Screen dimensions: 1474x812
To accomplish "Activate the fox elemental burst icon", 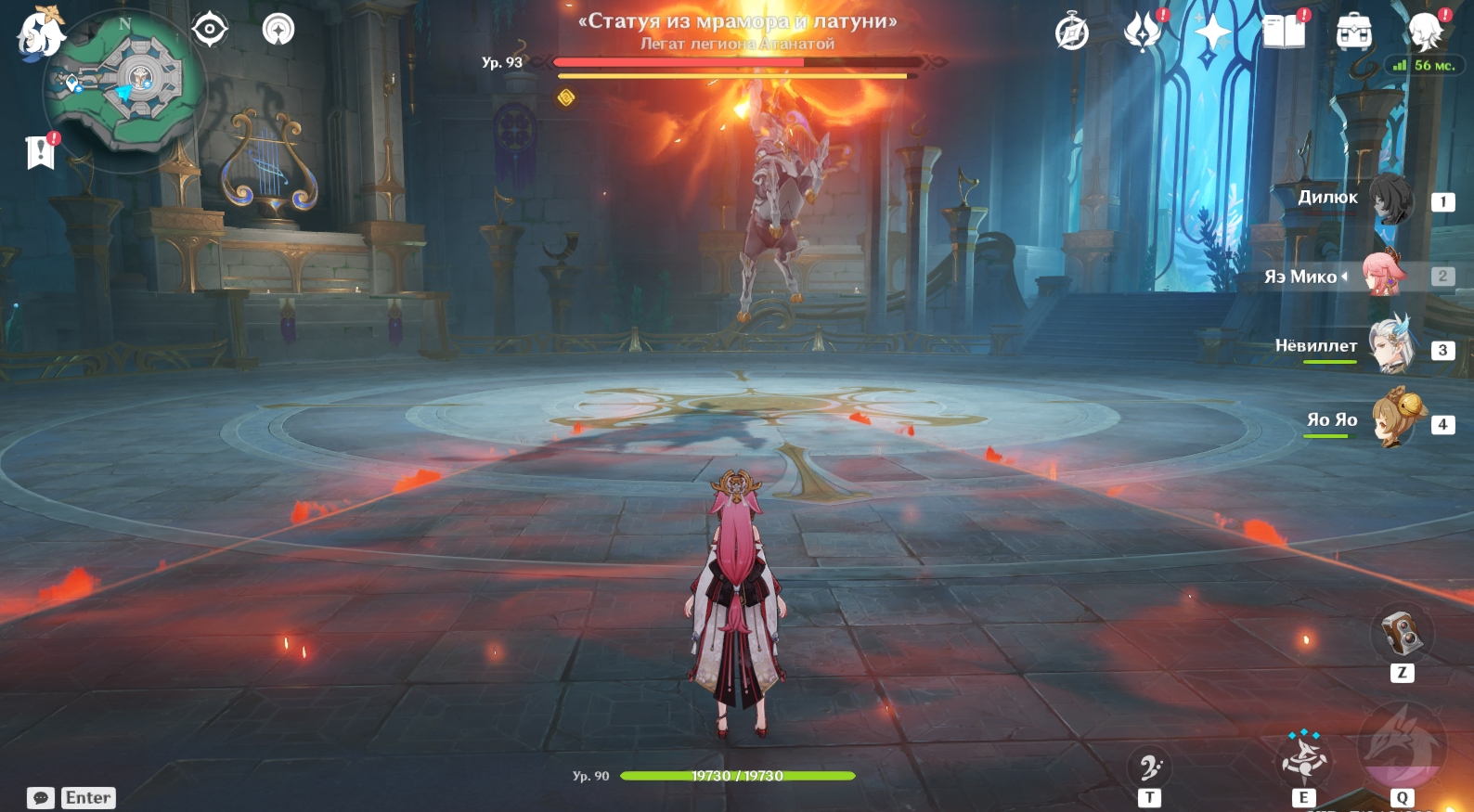I will coord(1402,748).
